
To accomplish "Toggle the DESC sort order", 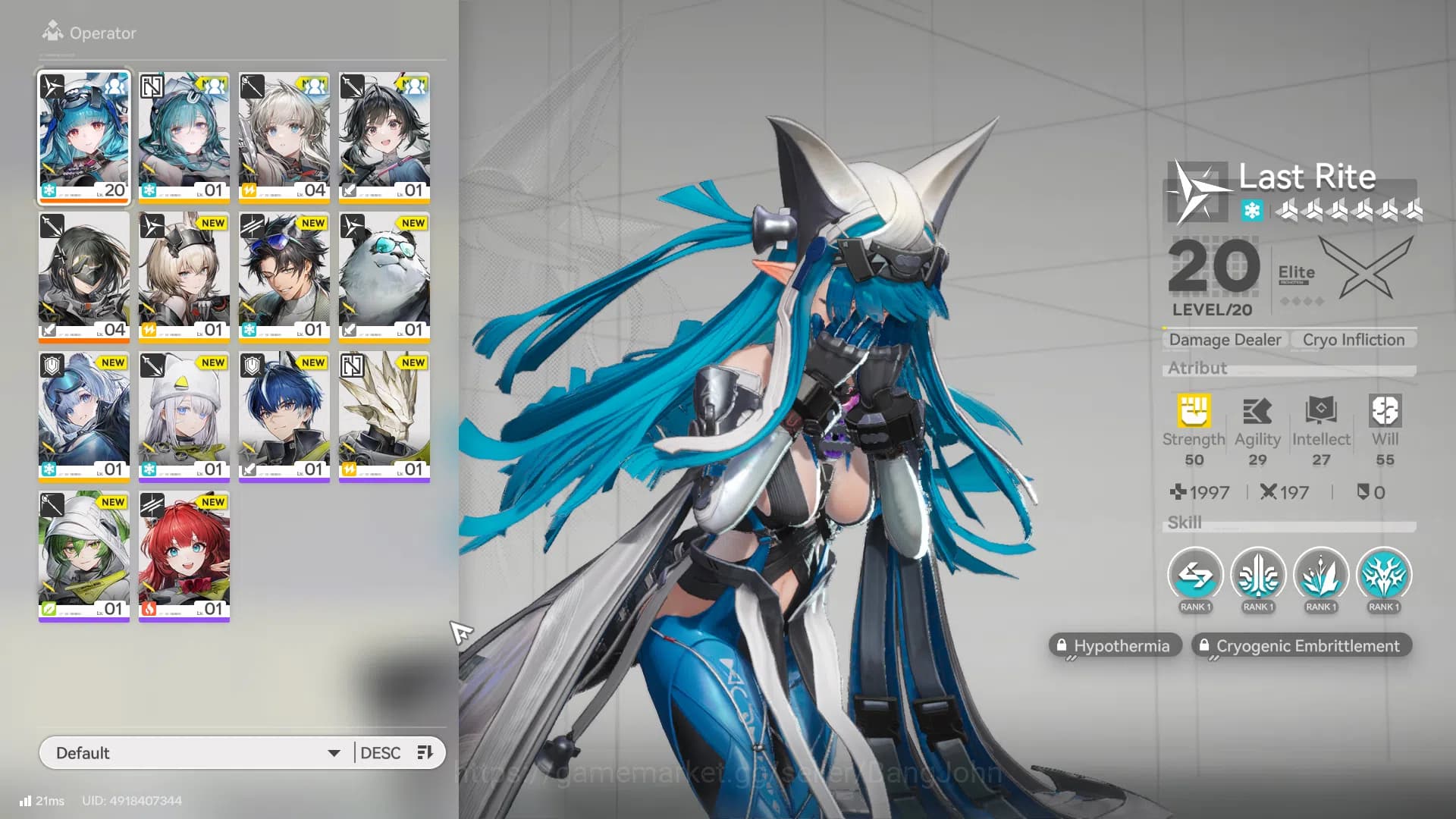I will point(381,752).
